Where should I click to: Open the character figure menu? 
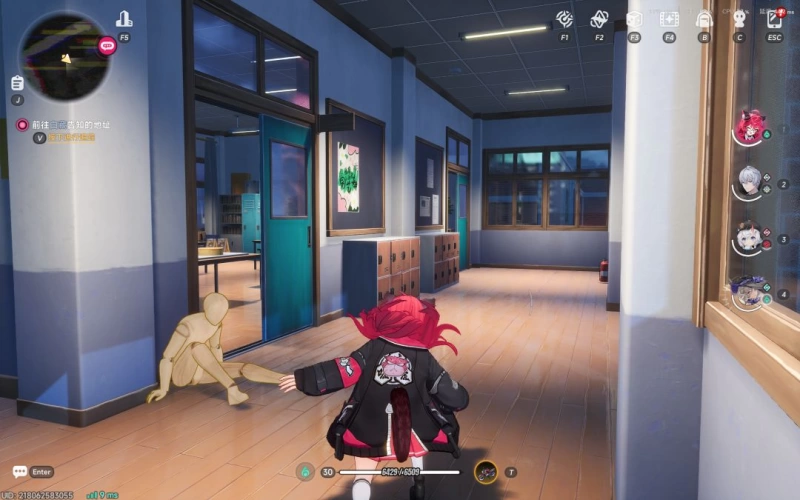click(739, 19)
